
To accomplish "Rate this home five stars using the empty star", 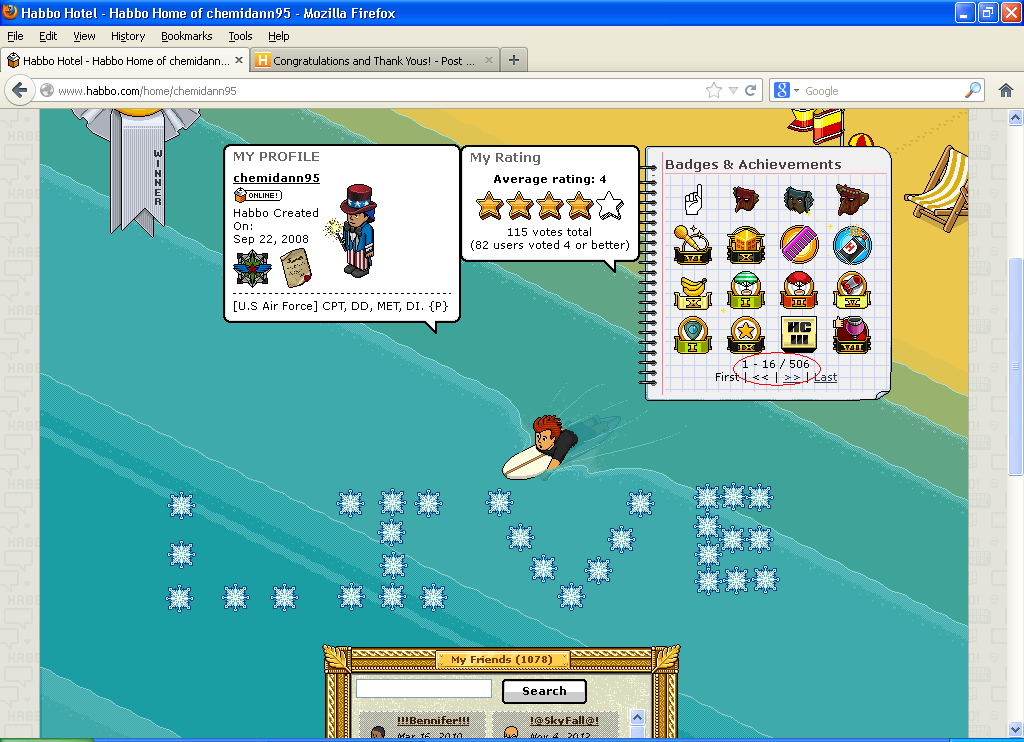I will 610,207.
